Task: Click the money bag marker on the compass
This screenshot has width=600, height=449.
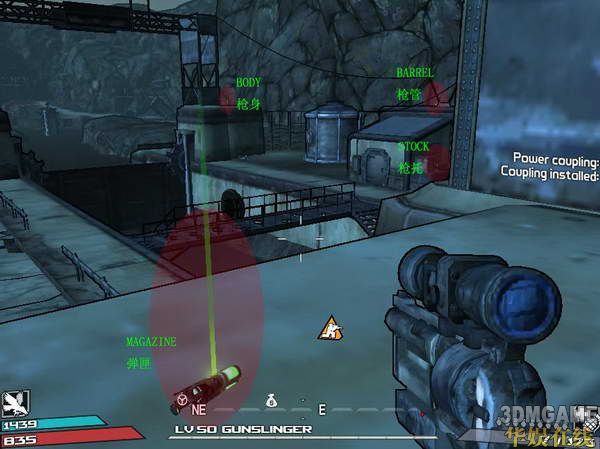Action: [x=270, y=400]
